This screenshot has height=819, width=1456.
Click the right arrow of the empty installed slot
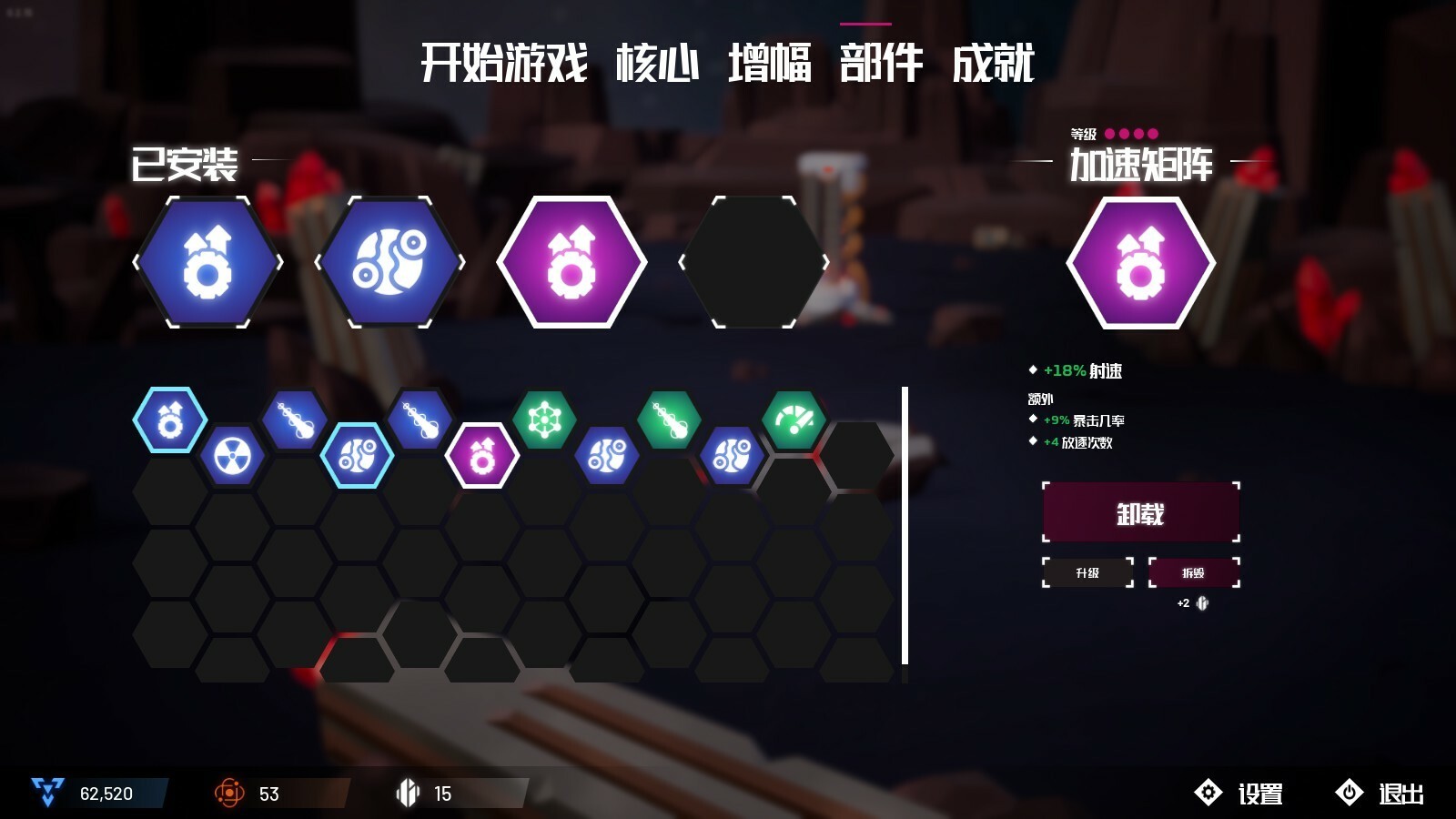pos(824,262)
